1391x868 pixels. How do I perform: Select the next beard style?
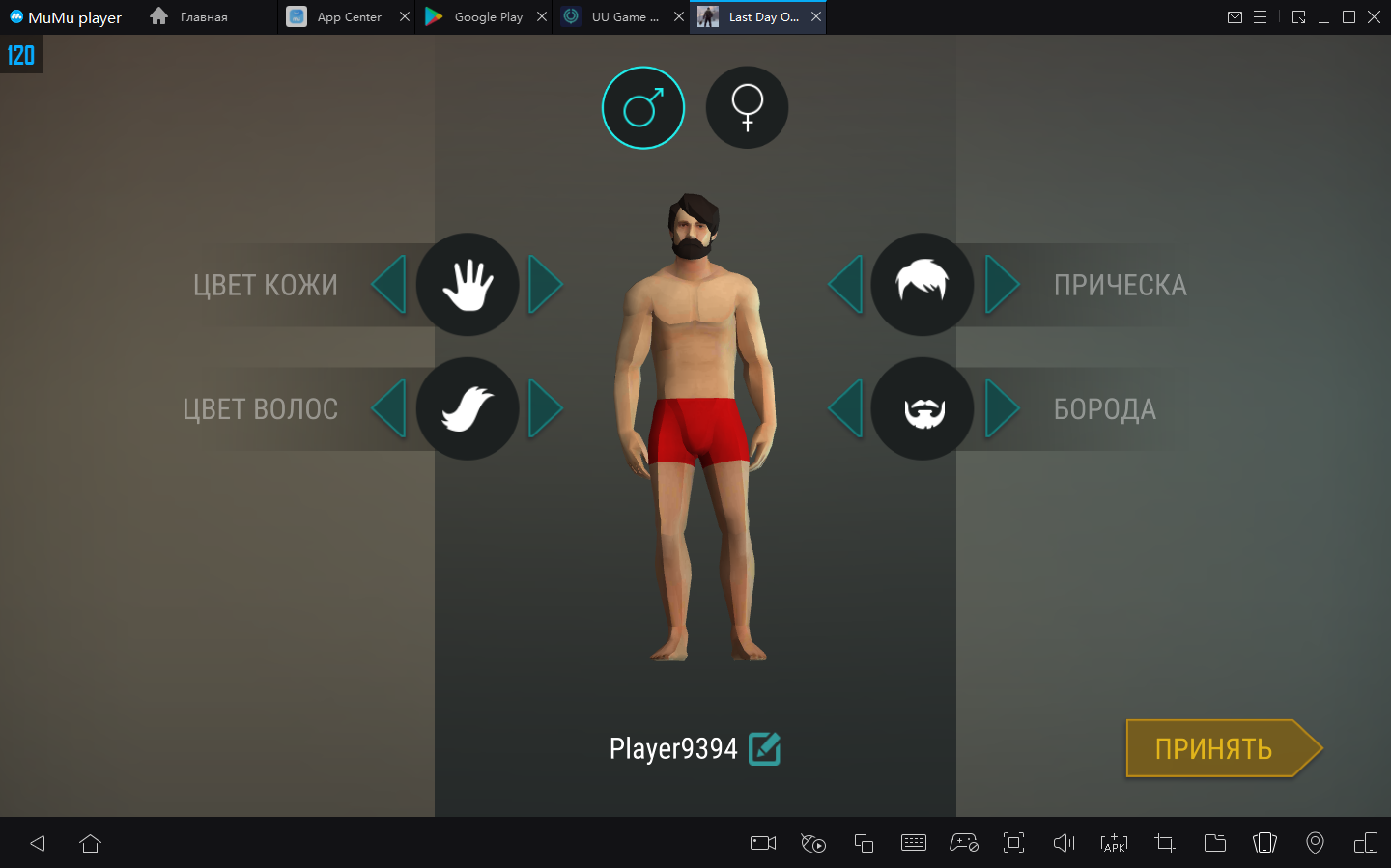(1002, 408)
